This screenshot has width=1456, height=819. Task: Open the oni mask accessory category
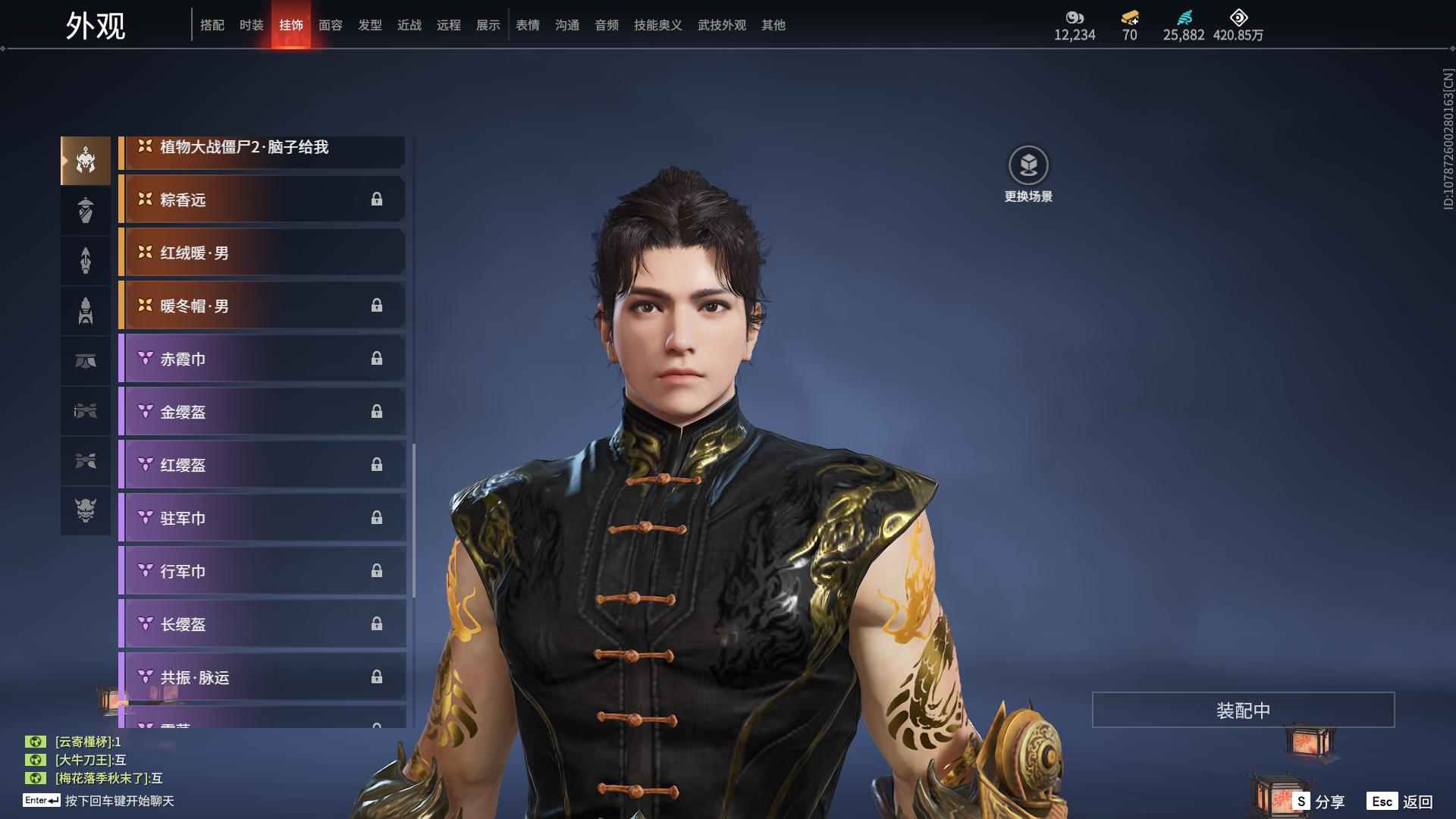86,510
